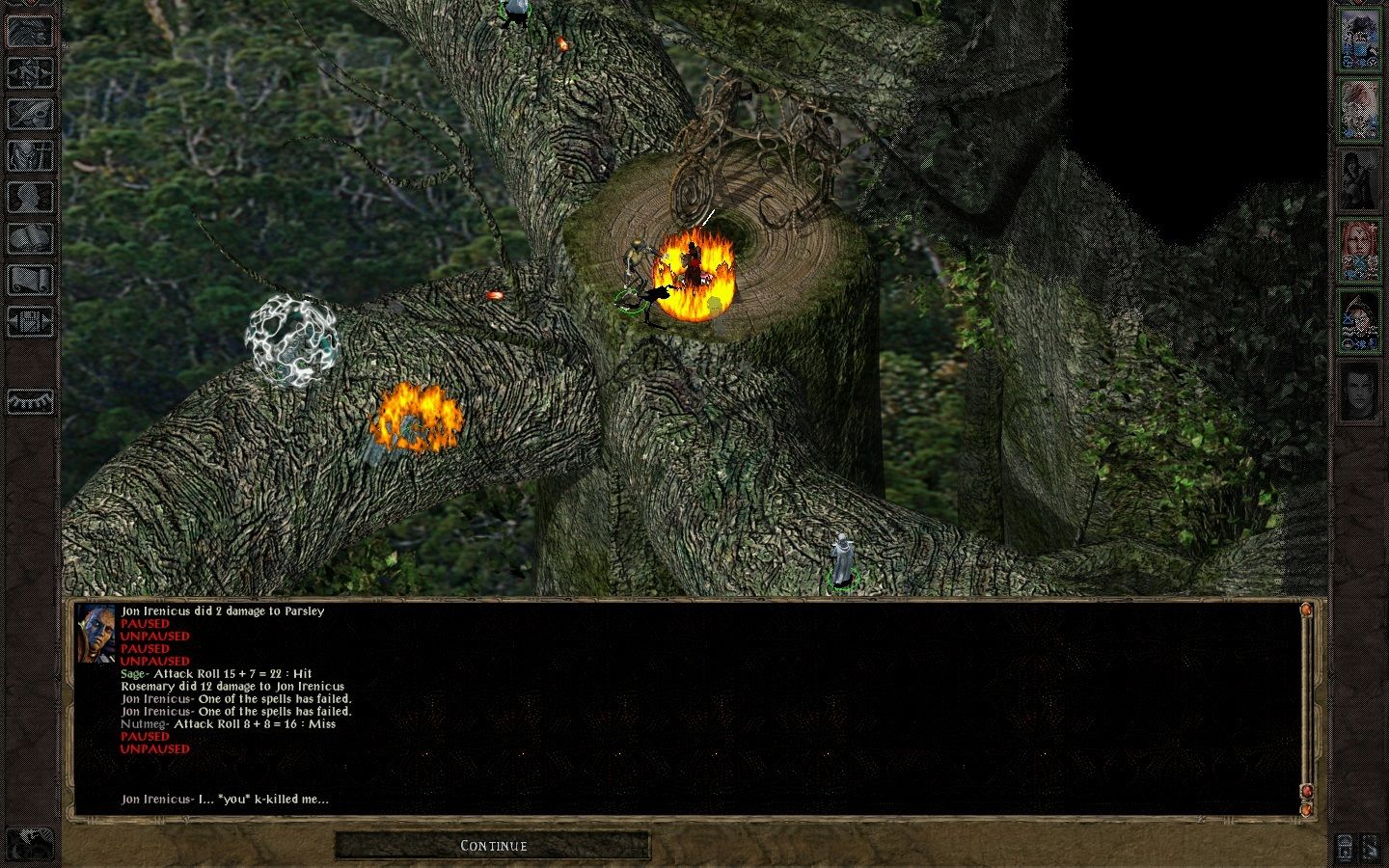Continue the Jon Irenicus dialogue
1389x868 pixels.
[493, 846]
